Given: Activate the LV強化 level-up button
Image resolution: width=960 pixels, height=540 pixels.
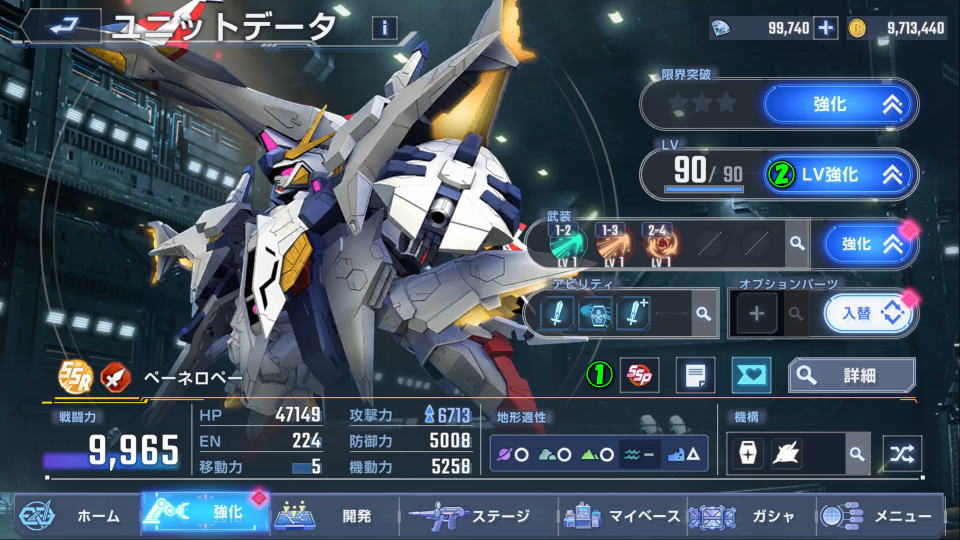Looking at the screenshot, I should click(839, 174).
